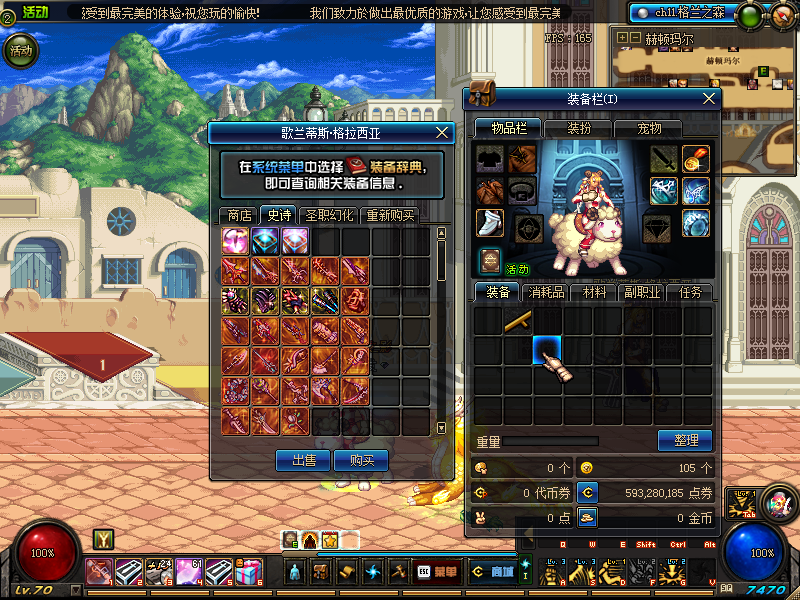Switch to the 商店 shop tab

click(x=239, y=215)
